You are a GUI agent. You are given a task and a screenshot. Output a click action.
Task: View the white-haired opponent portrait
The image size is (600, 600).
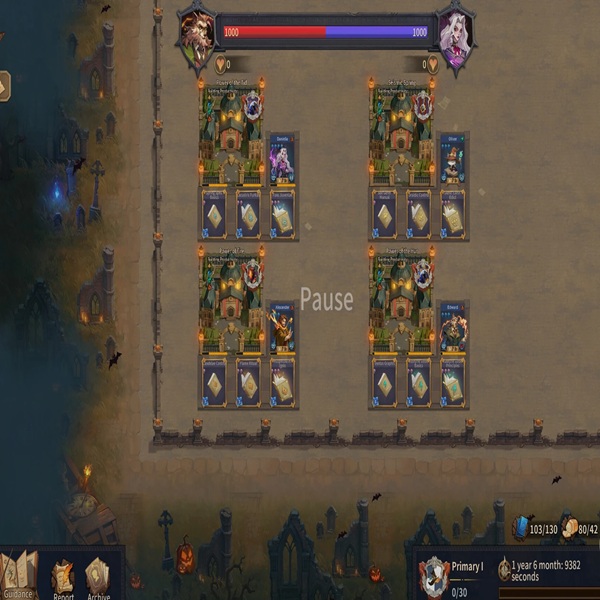(x=456, y=37)
